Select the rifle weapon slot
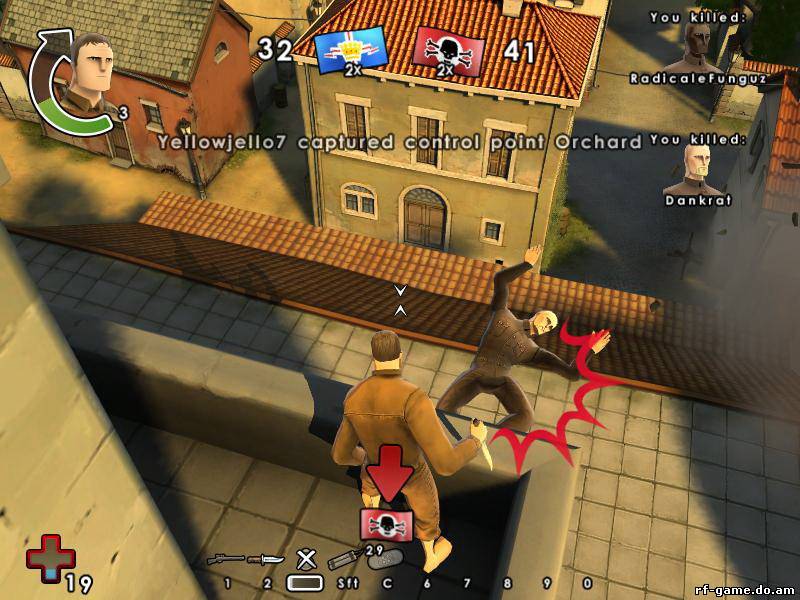The height and width of the screenshot is (600, 800). [224, 559]
